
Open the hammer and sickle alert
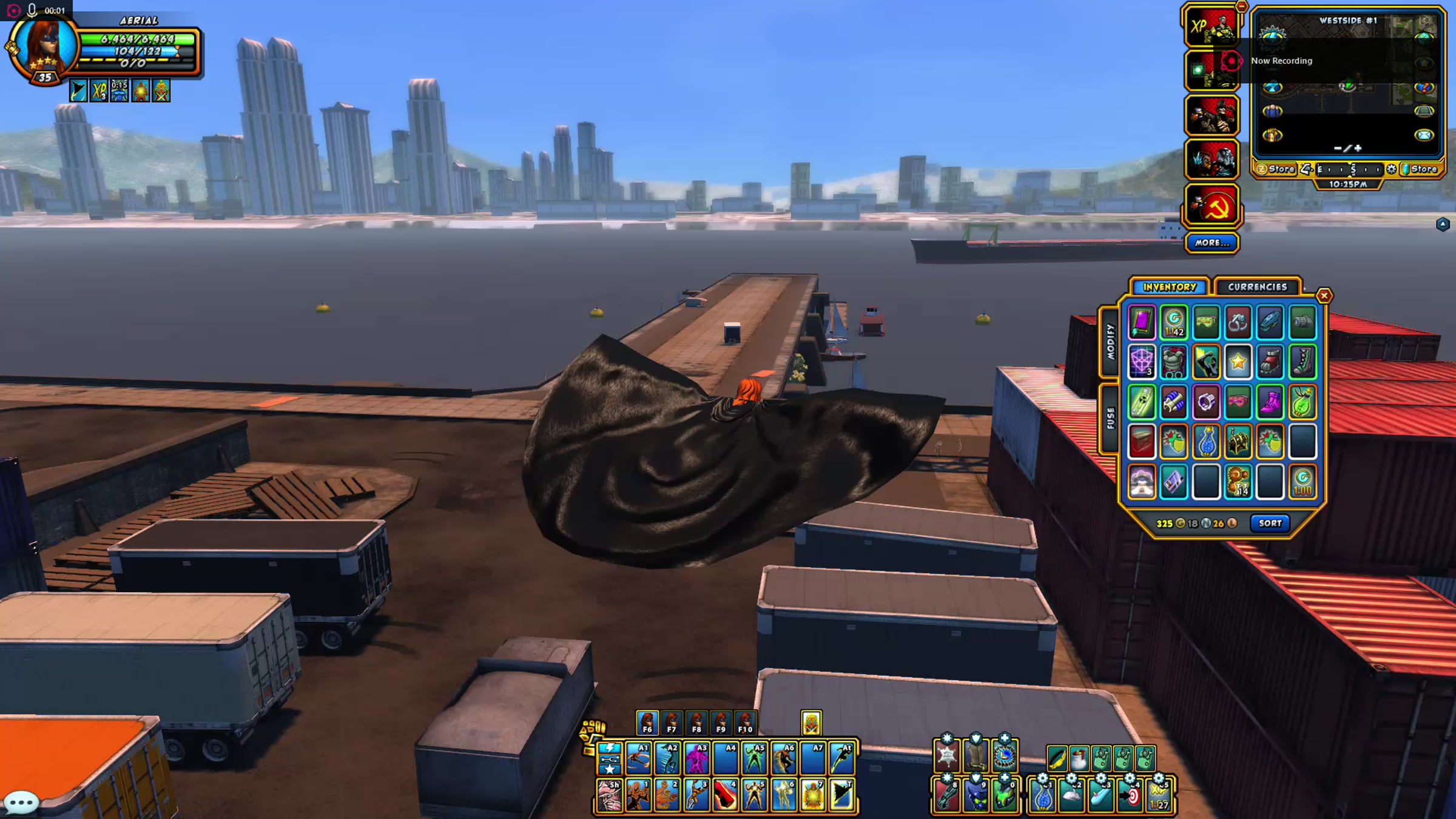1212,206
